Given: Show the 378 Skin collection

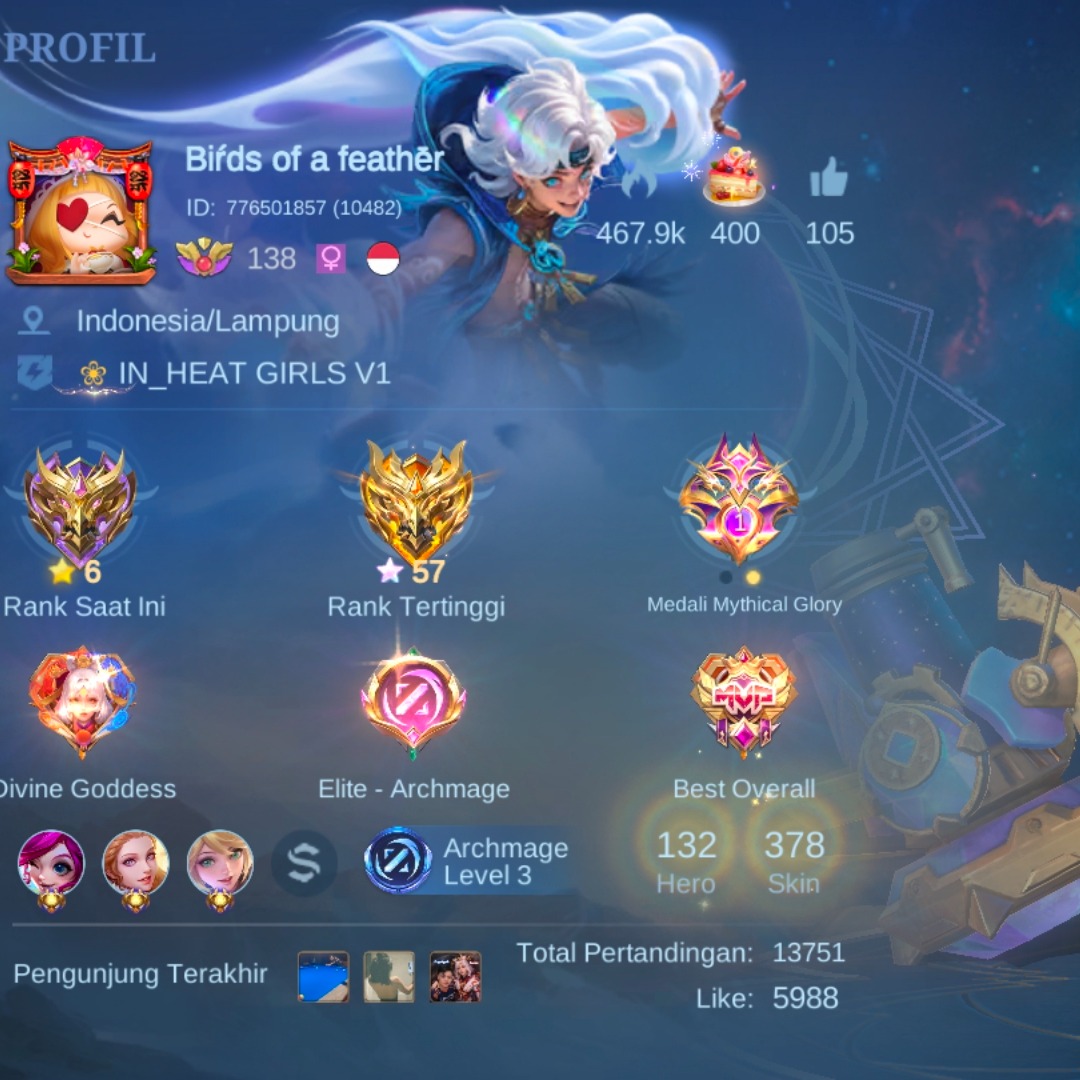Looking at the screenshot, I should (794, 860).
